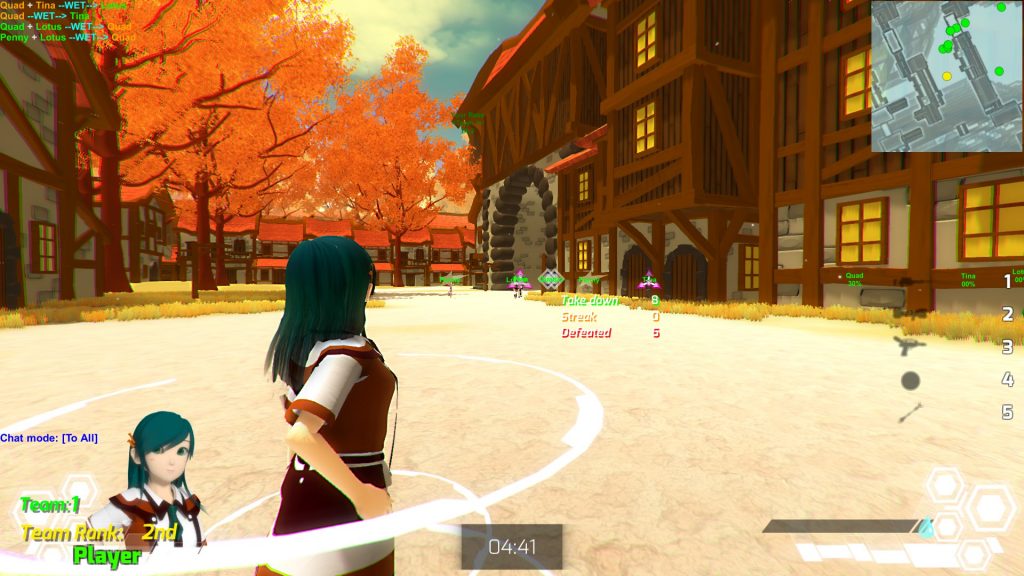Open the minimap in the corner
Viewport: 1024px width, 576px height.
(947, 76)
